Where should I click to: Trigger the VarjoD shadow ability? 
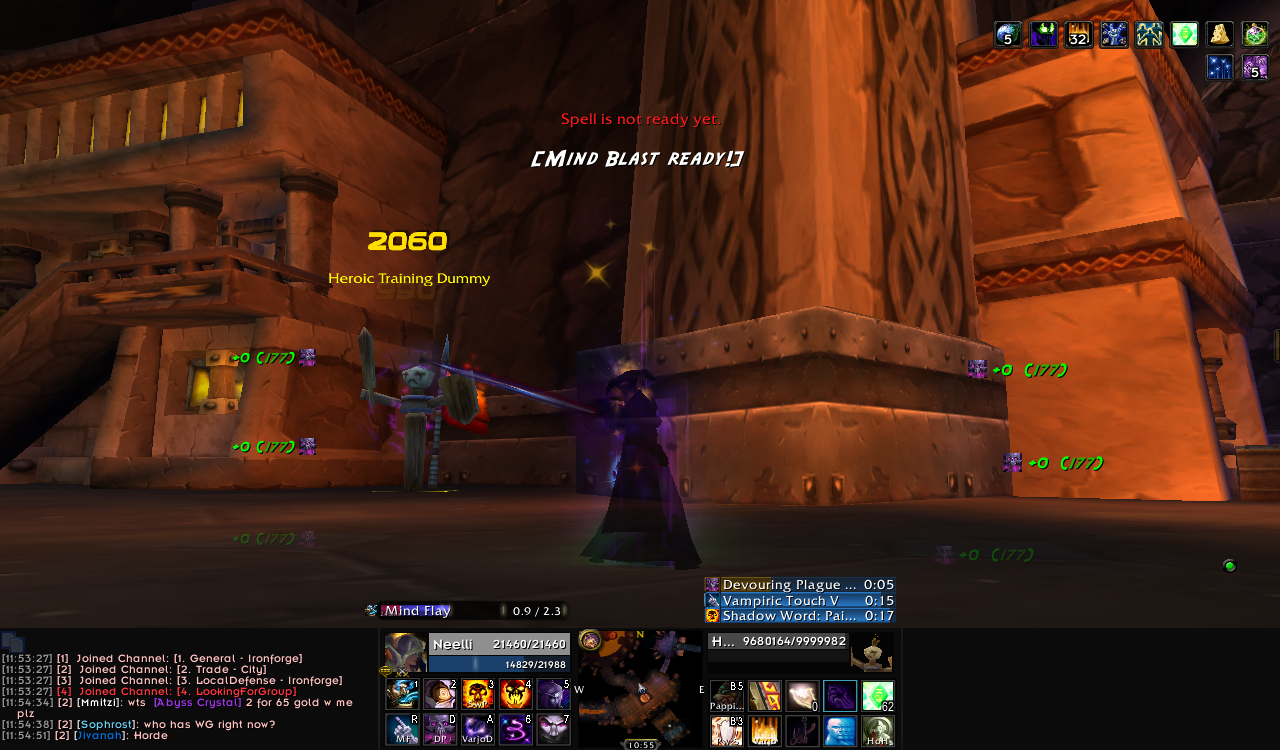coord(478,729)
